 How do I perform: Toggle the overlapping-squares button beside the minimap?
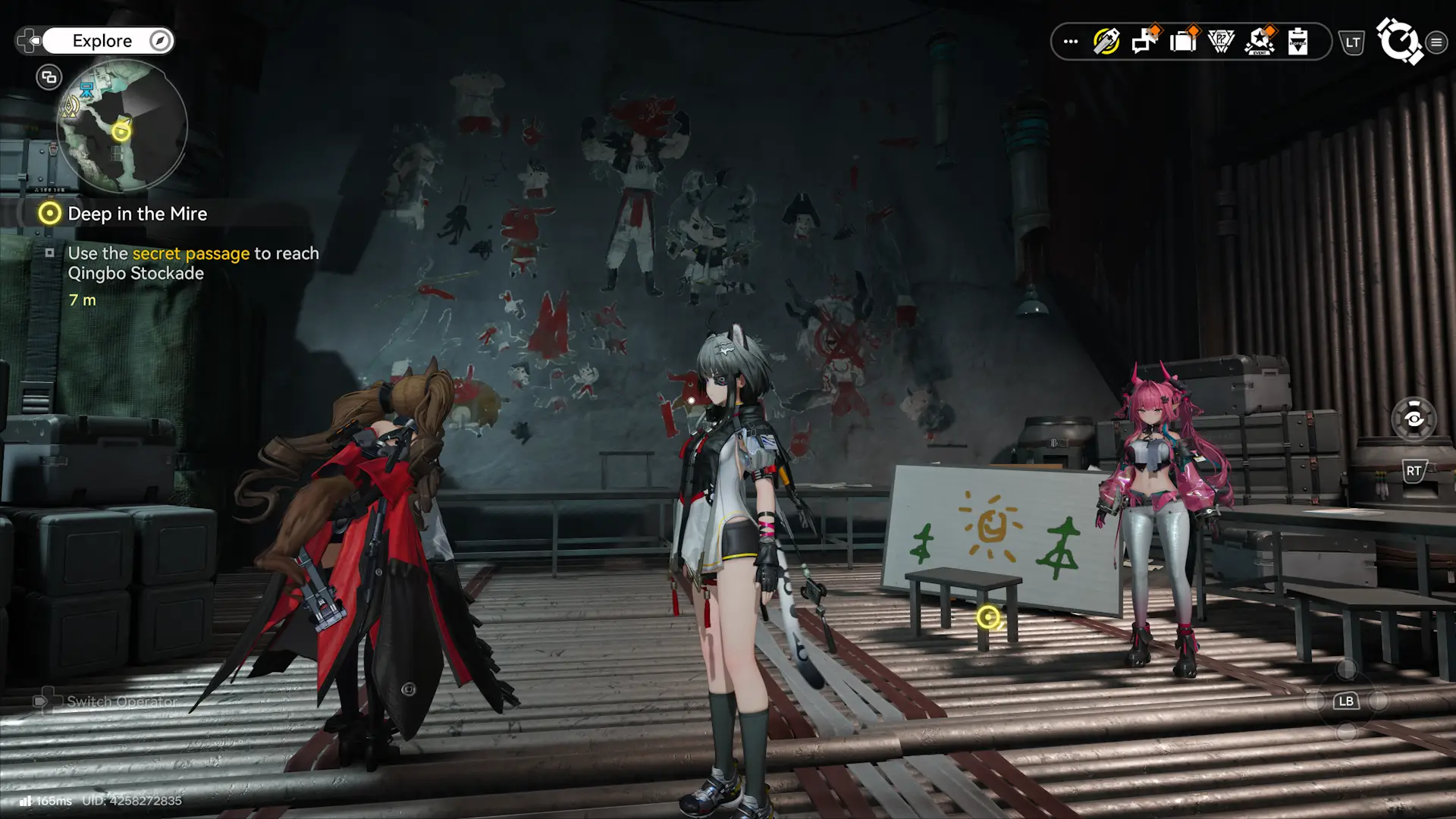[x=49, y=77]
